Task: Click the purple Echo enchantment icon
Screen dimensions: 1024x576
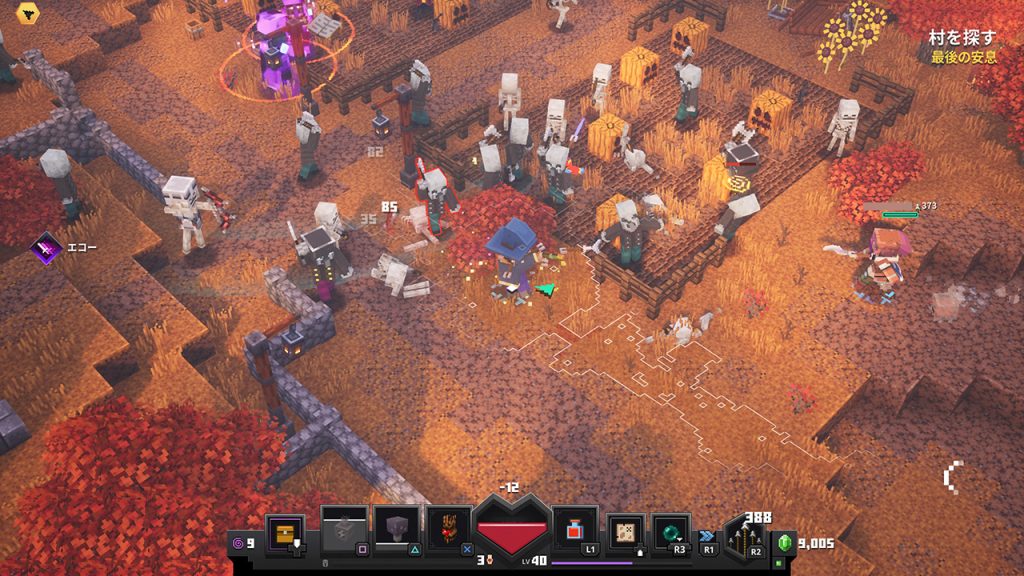Action: pyautogui.click(x=45, y=247)
